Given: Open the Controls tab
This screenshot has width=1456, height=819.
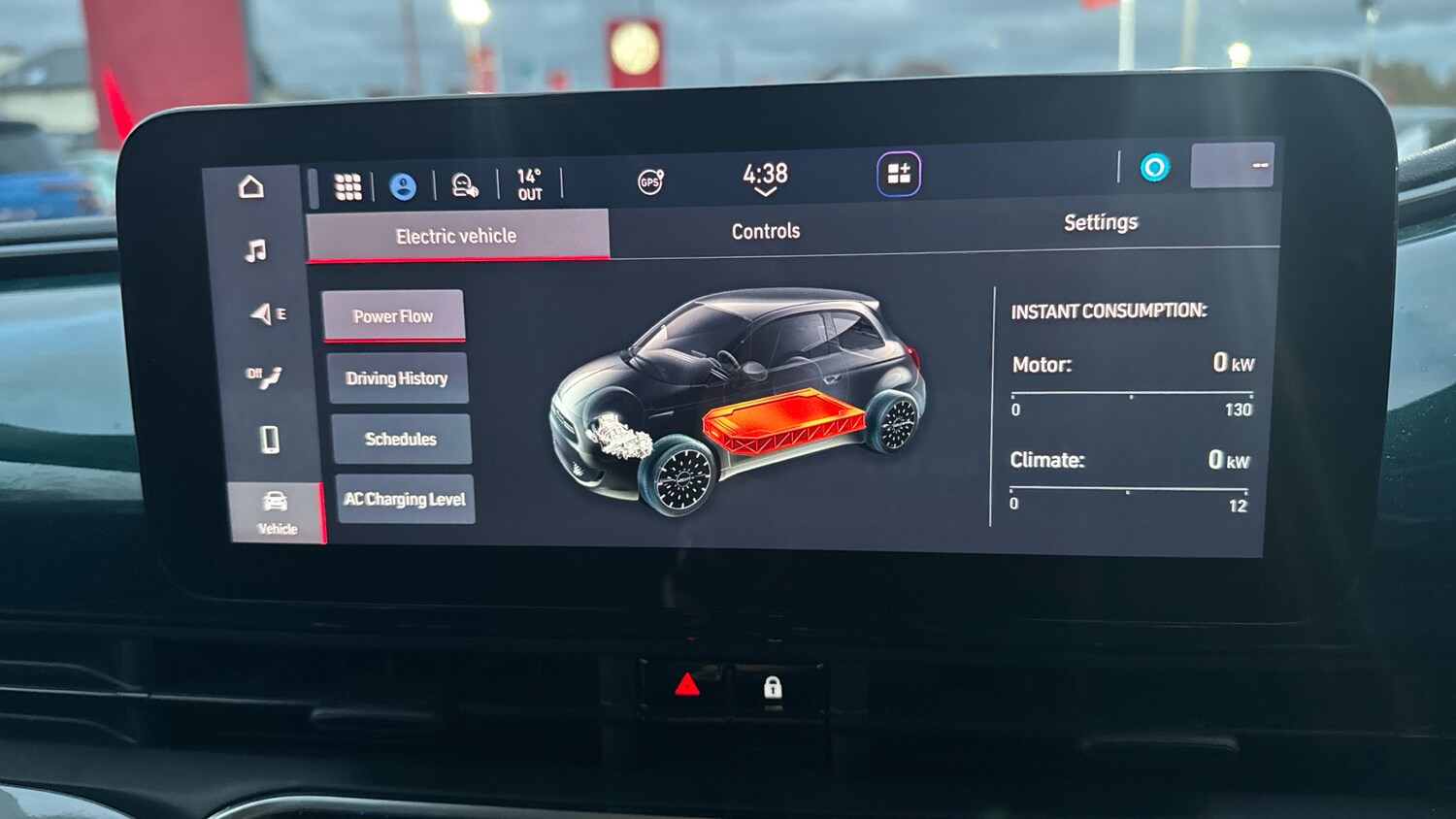Looking at the screenshot, I should [x=765, y=231].
